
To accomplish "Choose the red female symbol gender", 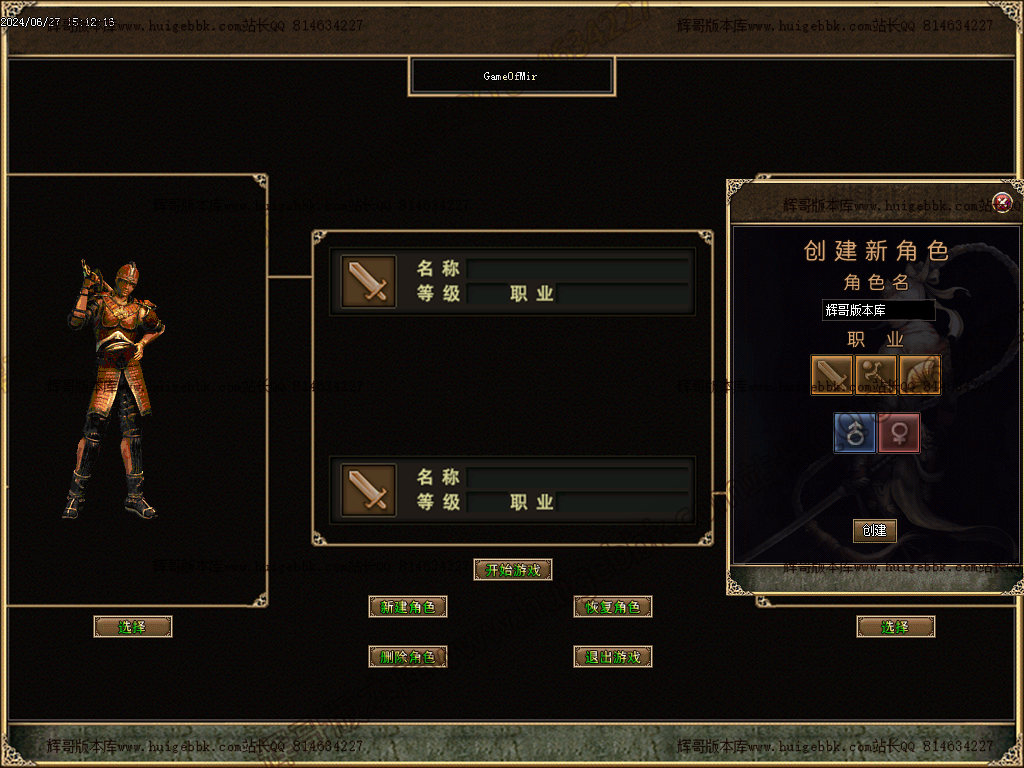I will pyautogui.click(x=899, y=433).
